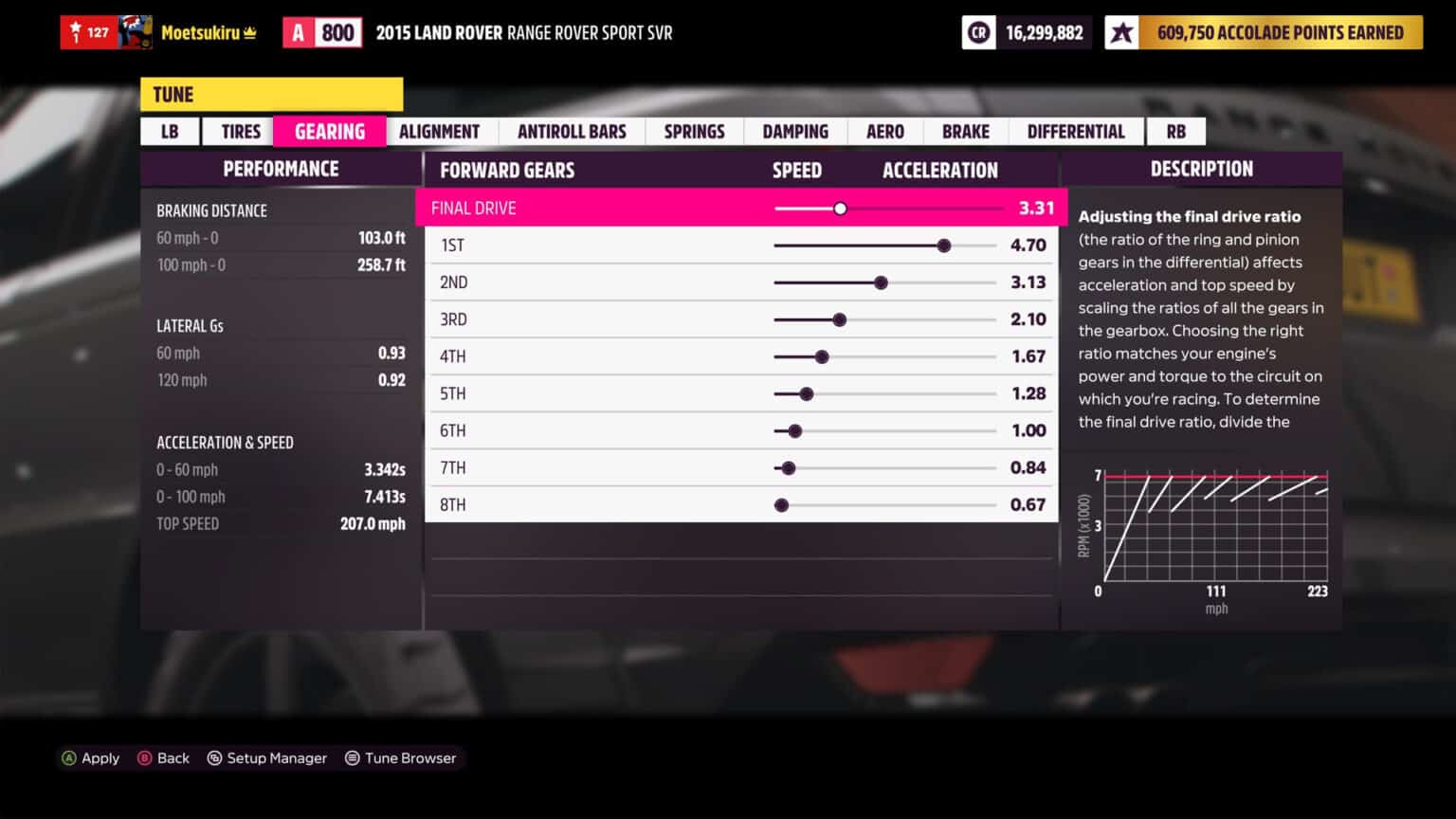Select the SPRINGS tuning tab
The height and width of the screenshot is (819, 1456).
[694, 131]
